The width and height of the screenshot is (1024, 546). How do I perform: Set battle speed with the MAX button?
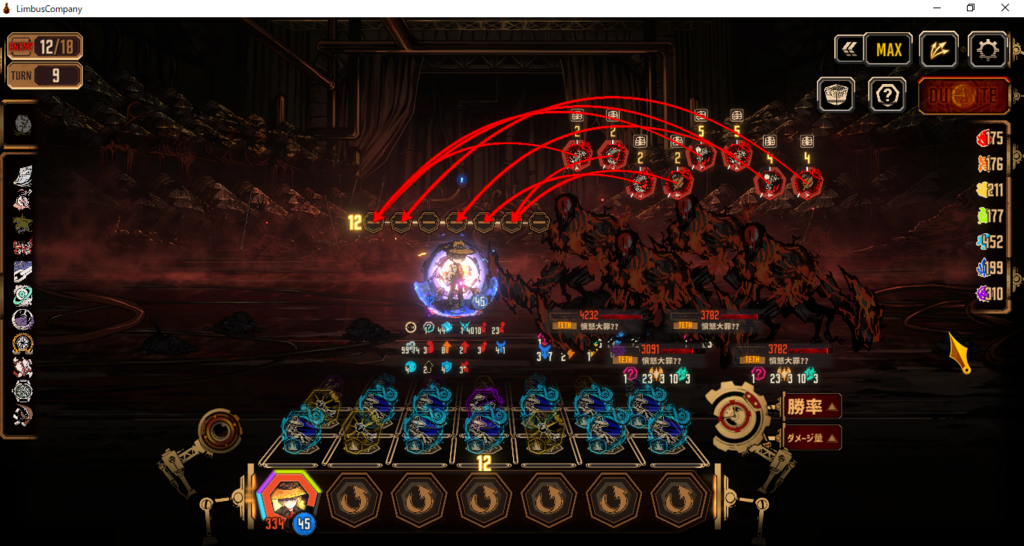[x=888, y=49]
